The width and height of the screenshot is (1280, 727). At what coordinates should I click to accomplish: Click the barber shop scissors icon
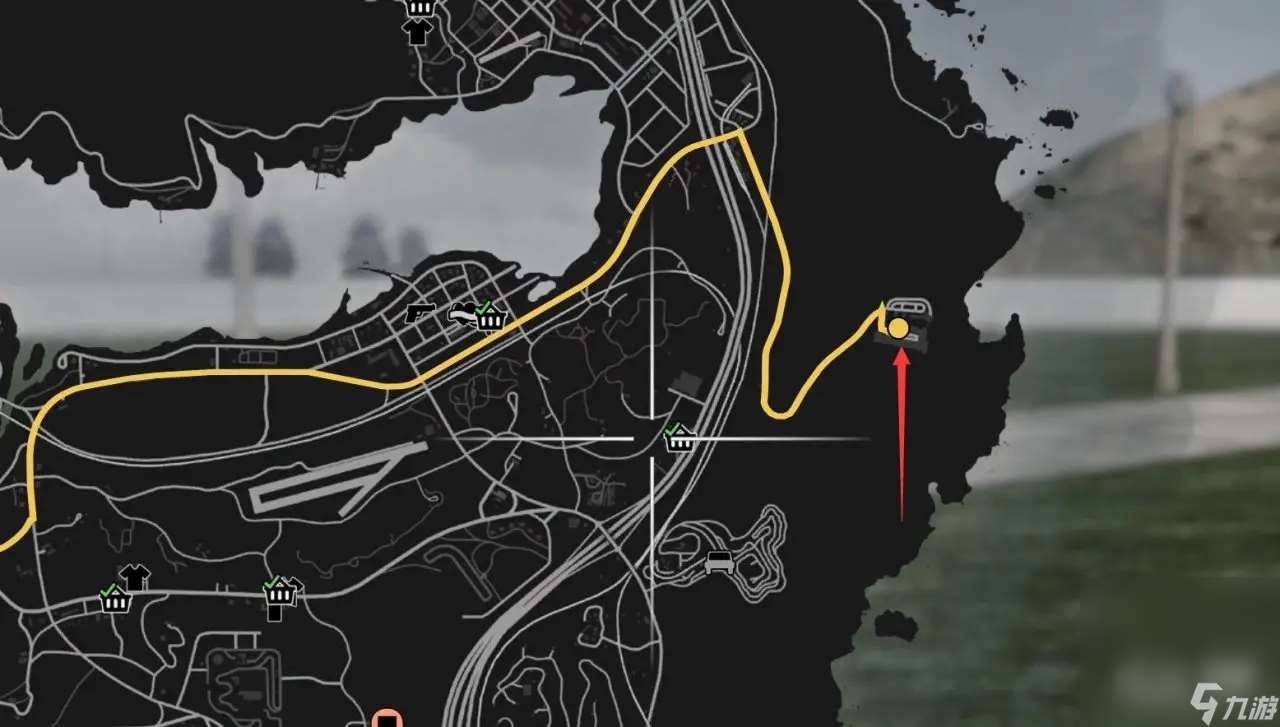click(460, 312)
